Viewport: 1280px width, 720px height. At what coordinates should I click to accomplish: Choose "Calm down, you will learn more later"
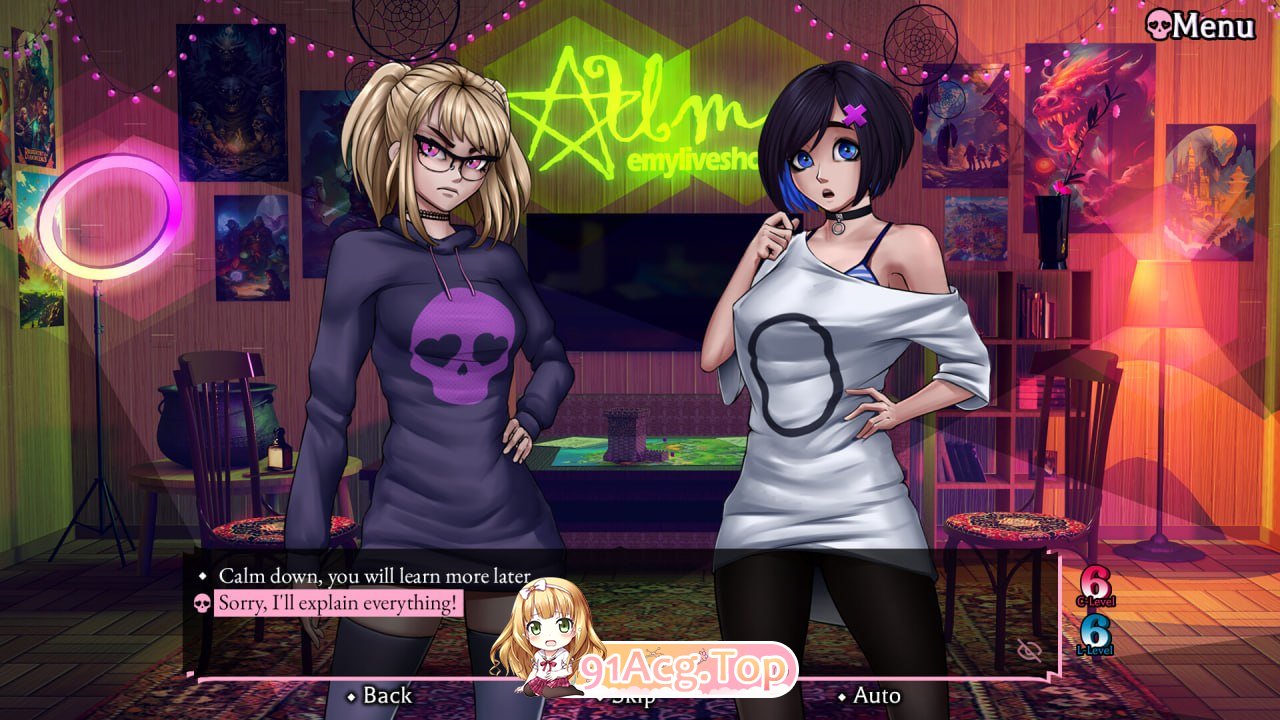coord(374,576)
